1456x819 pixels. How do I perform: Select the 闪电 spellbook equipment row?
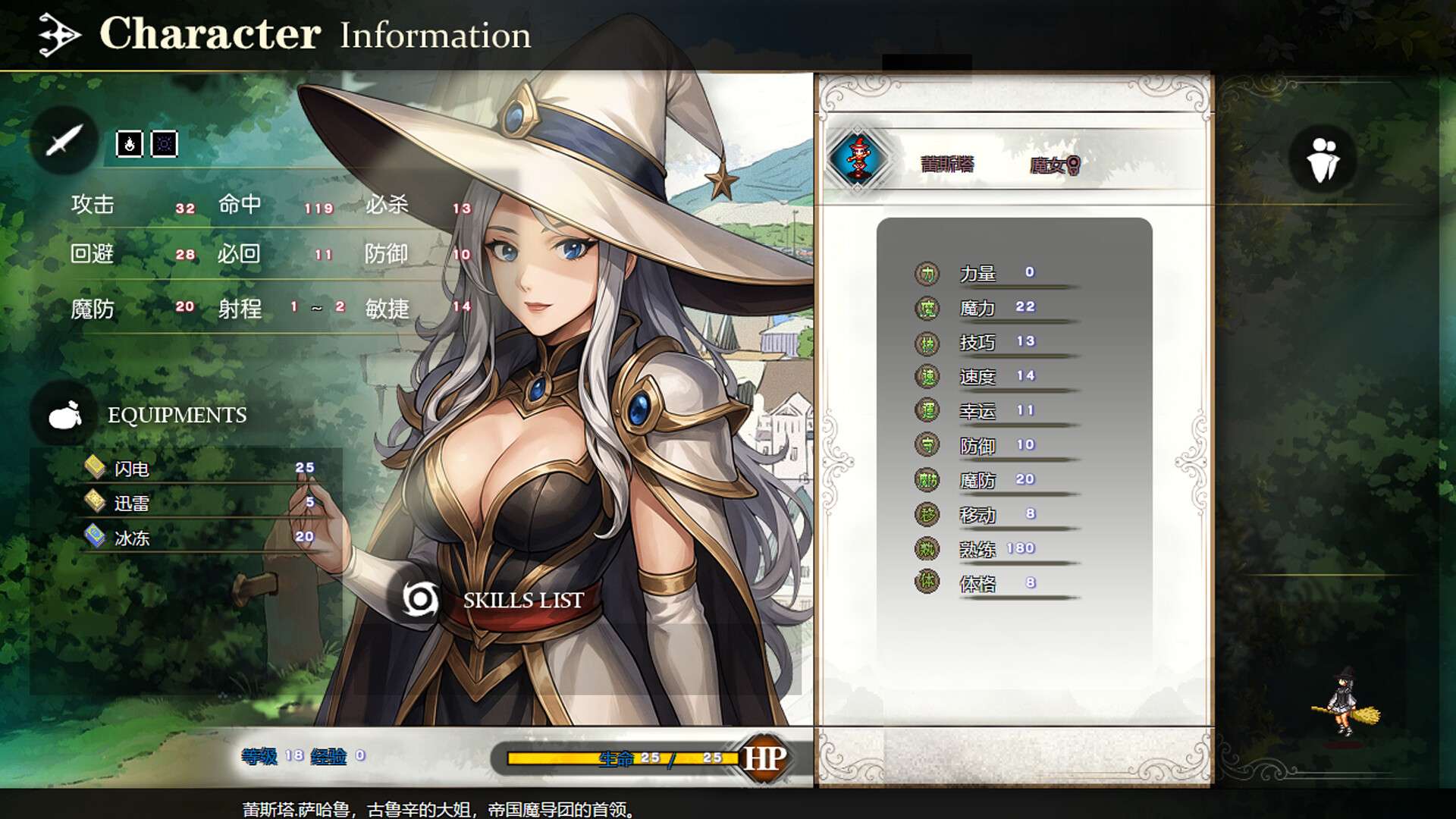[x=199, y=469]
